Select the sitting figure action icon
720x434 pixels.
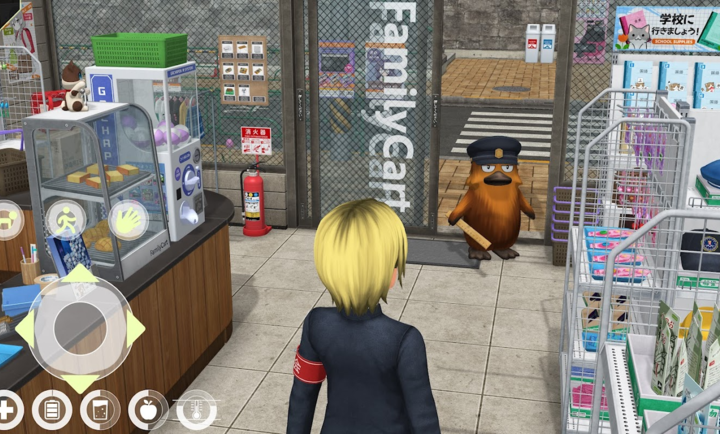pyautogui.click(x=6, y=219)
